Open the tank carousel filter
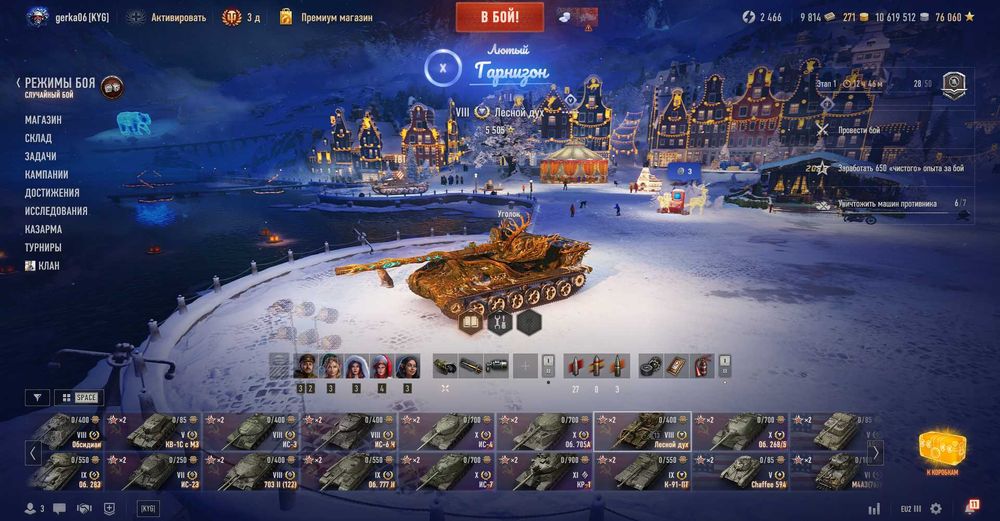1000x521 pixels. pyautogui.click(x=37, y=397)
